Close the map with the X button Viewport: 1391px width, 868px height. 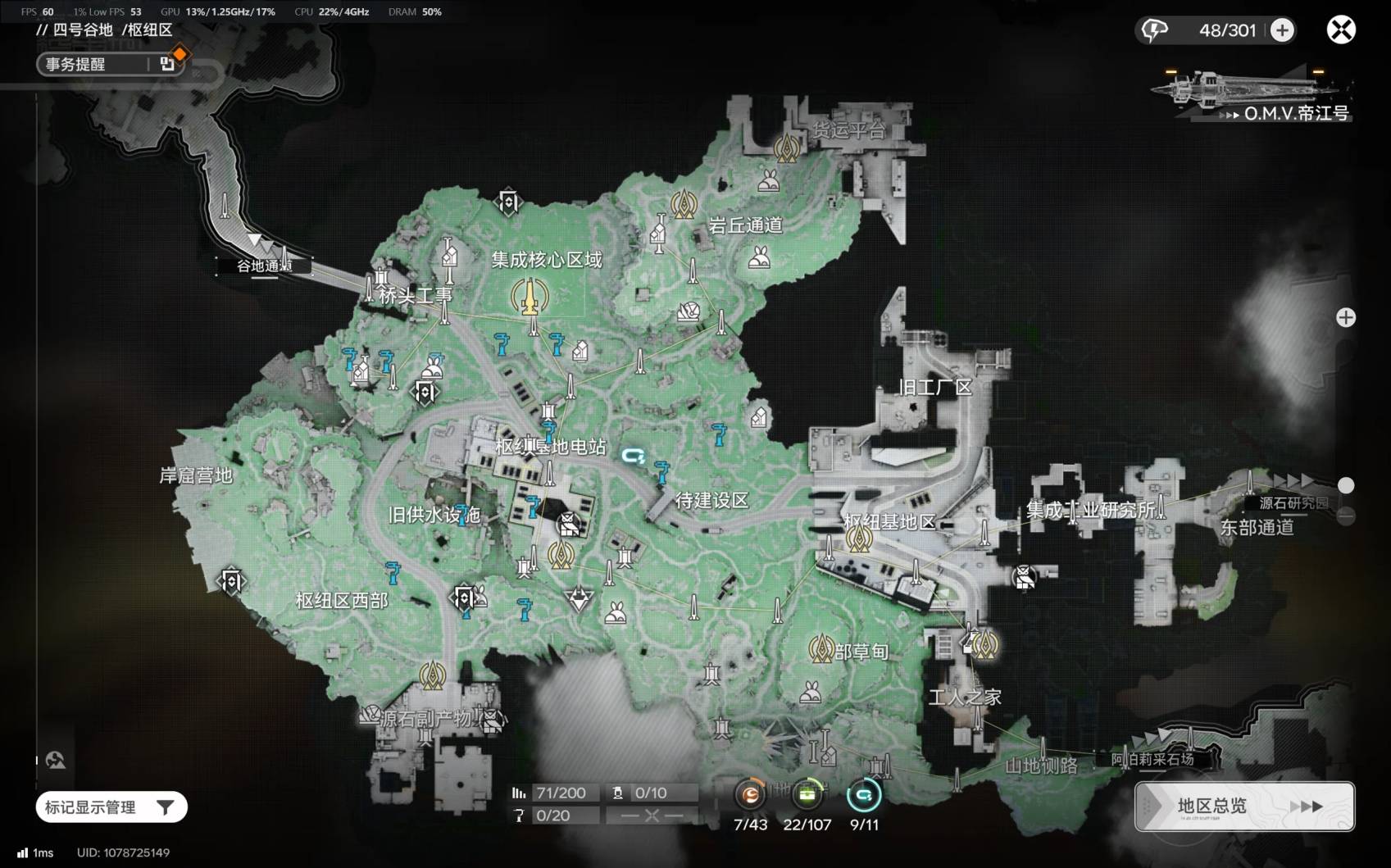1341,30
